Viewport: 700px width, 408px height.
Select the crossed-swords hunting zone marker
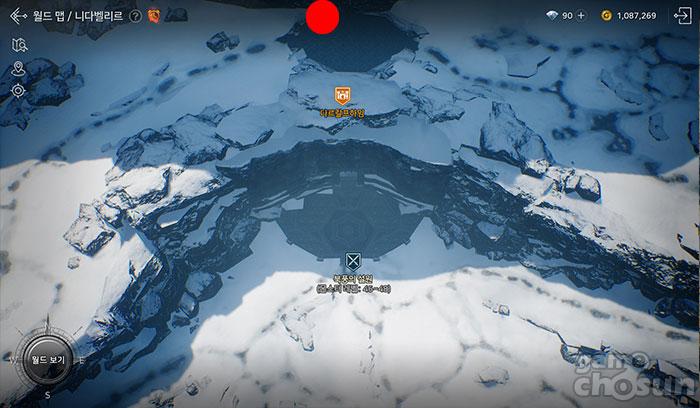[x=351, y=261]
